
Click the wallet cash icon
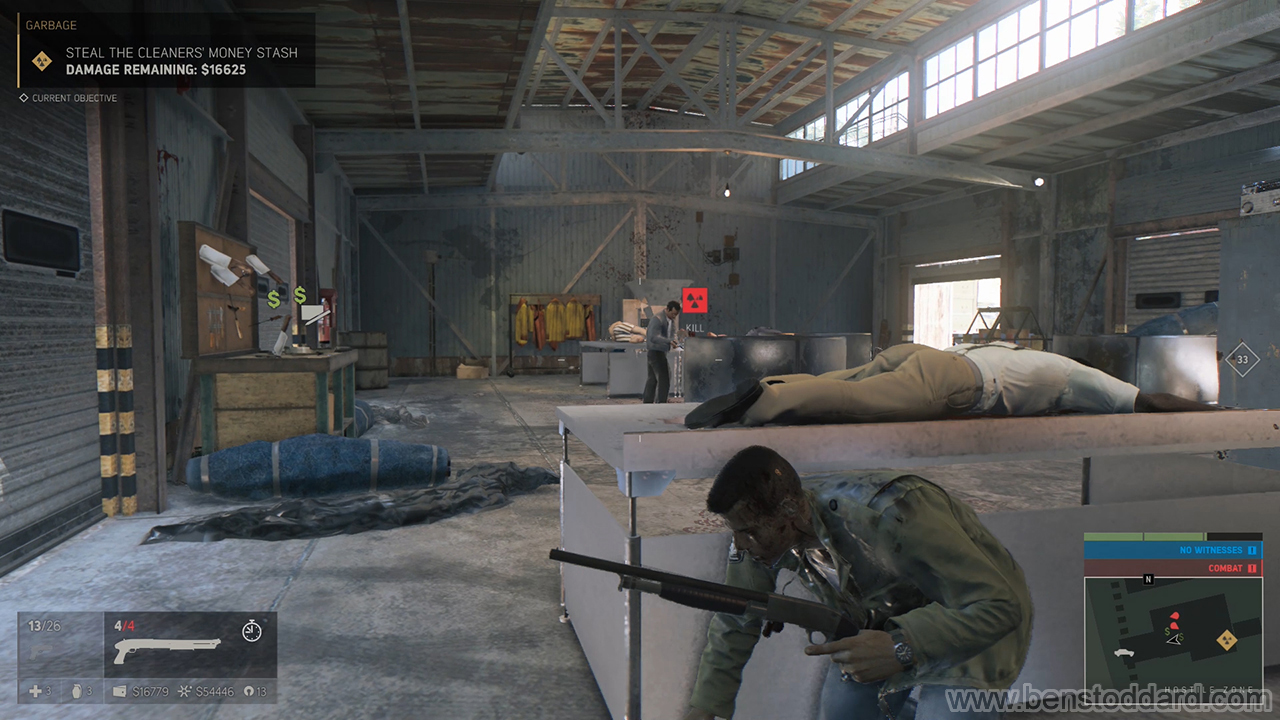[120, 691]
